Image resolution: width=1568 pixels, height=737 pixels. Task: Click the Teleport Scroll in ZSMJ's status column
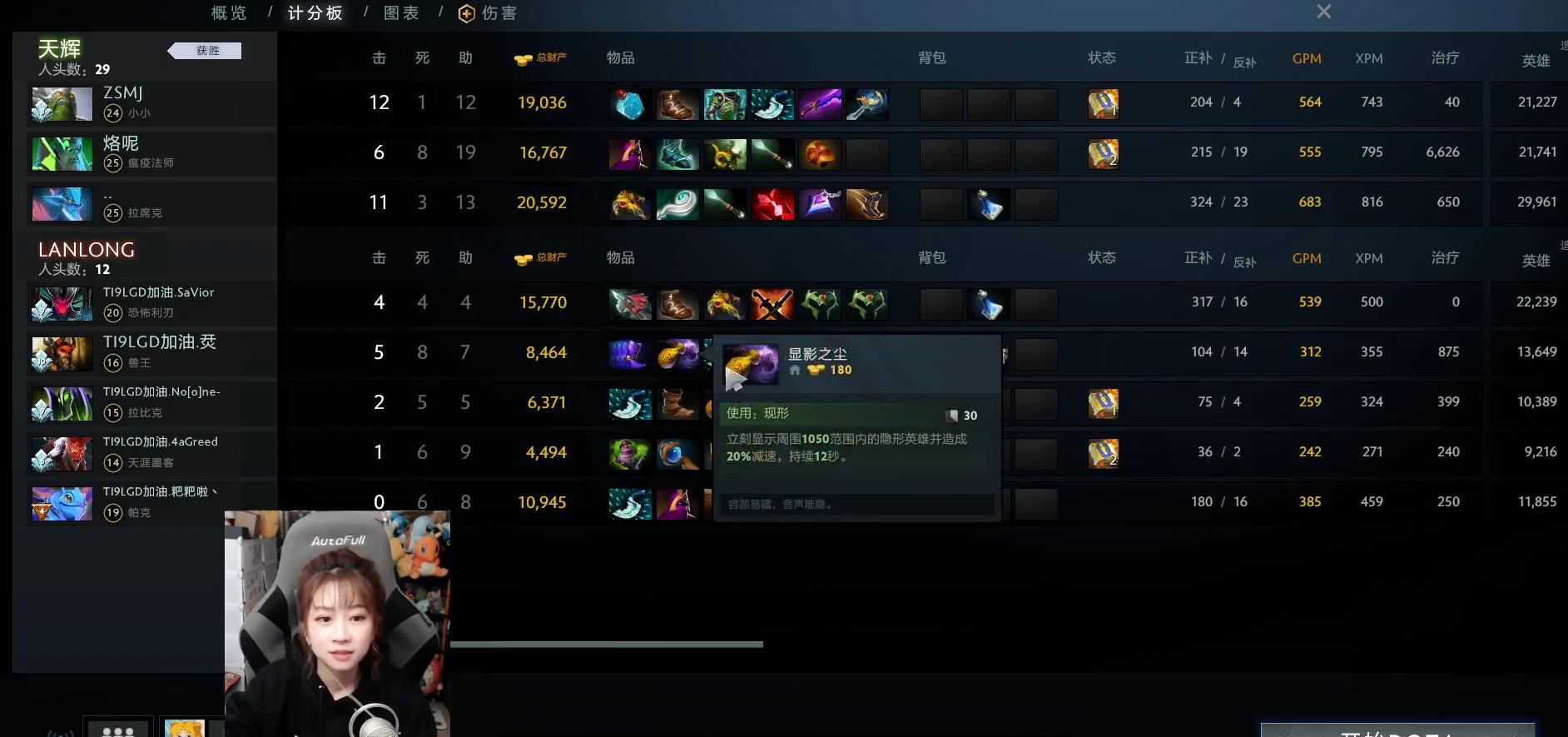1103,103
